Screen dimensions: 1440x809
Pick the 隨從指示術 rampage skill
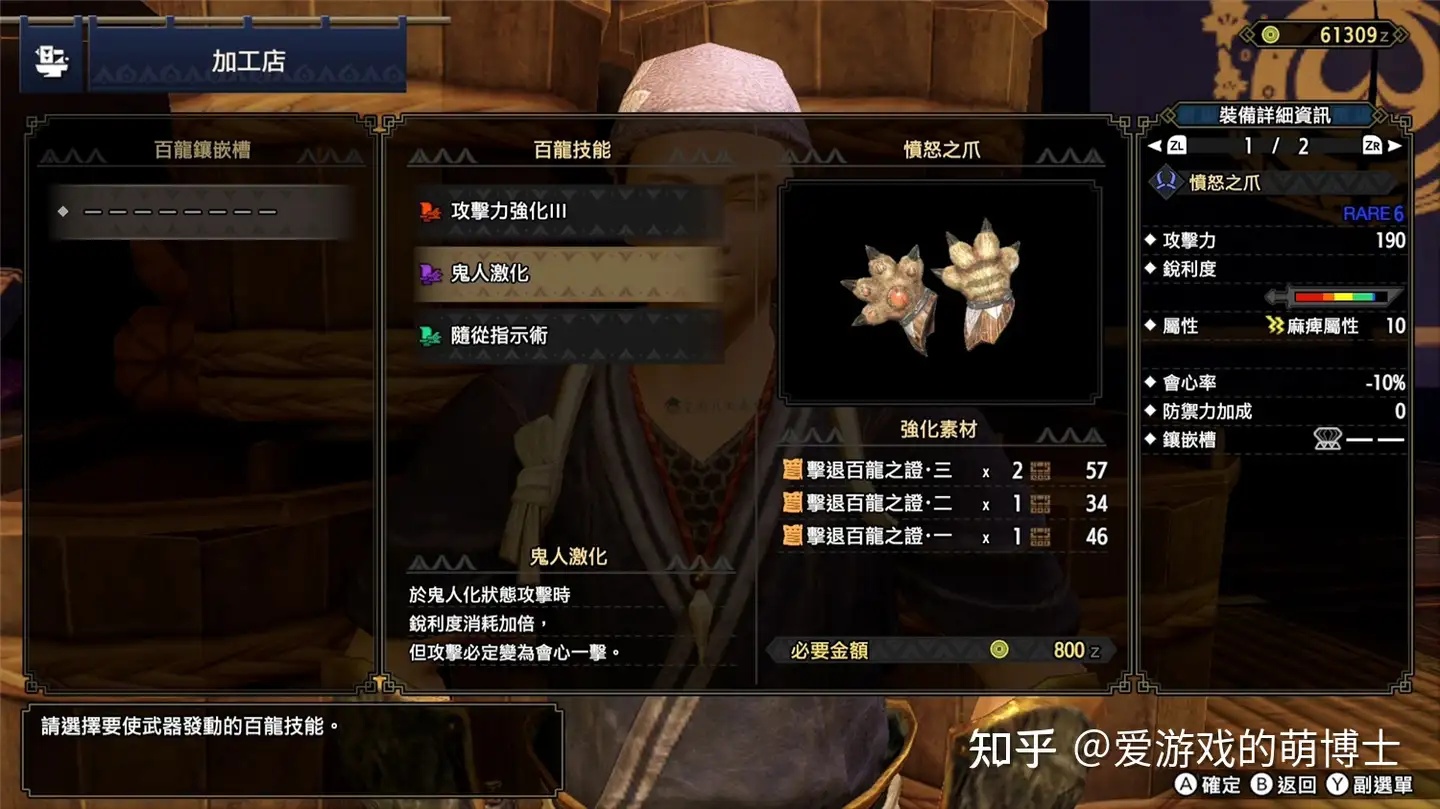(568, 336)
